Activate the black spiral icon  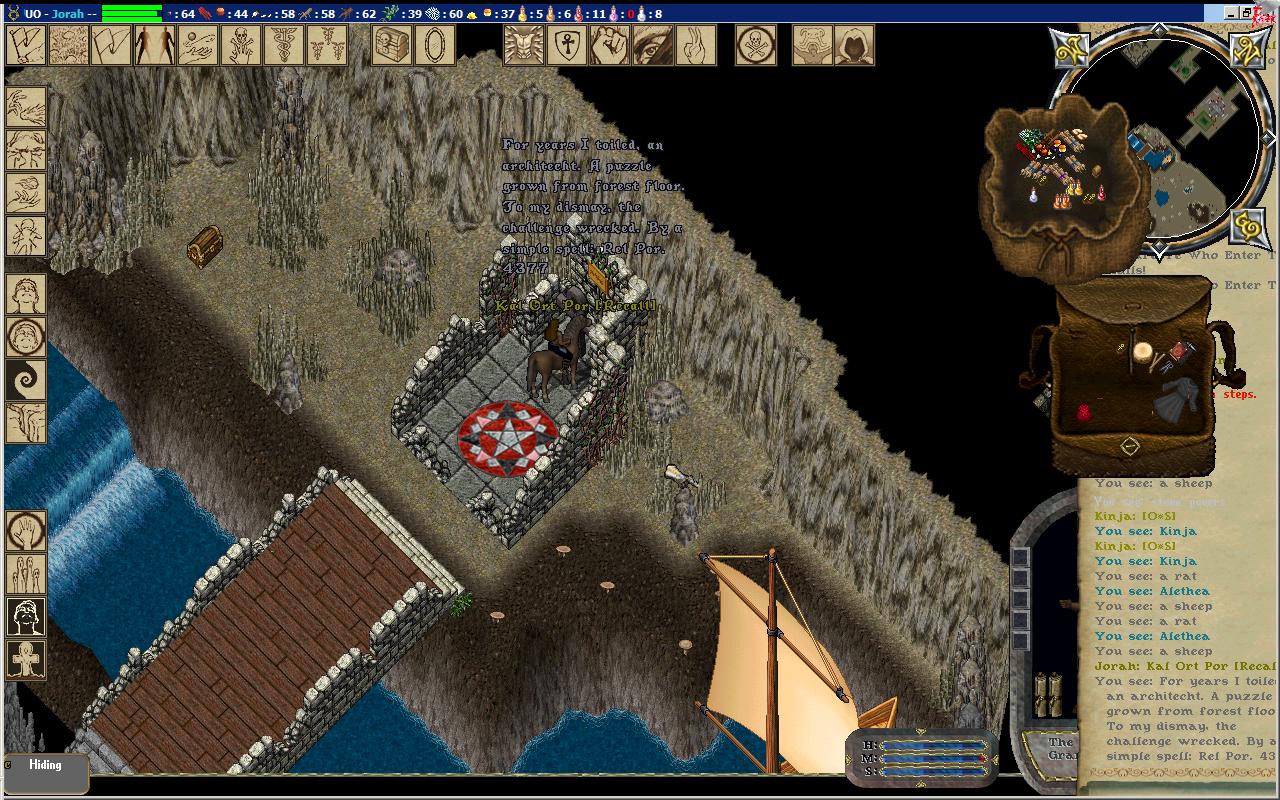(26, 380)
